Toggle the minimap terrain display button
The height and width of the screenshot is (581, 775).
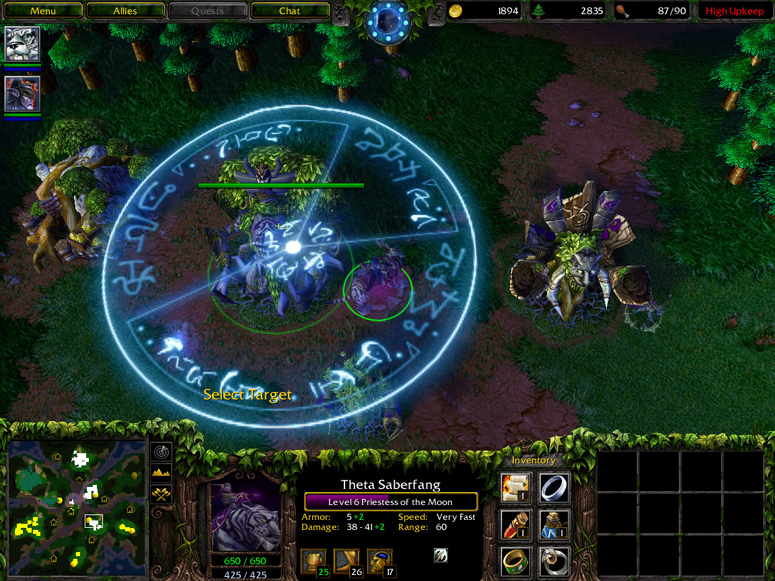tap(161, 473)
